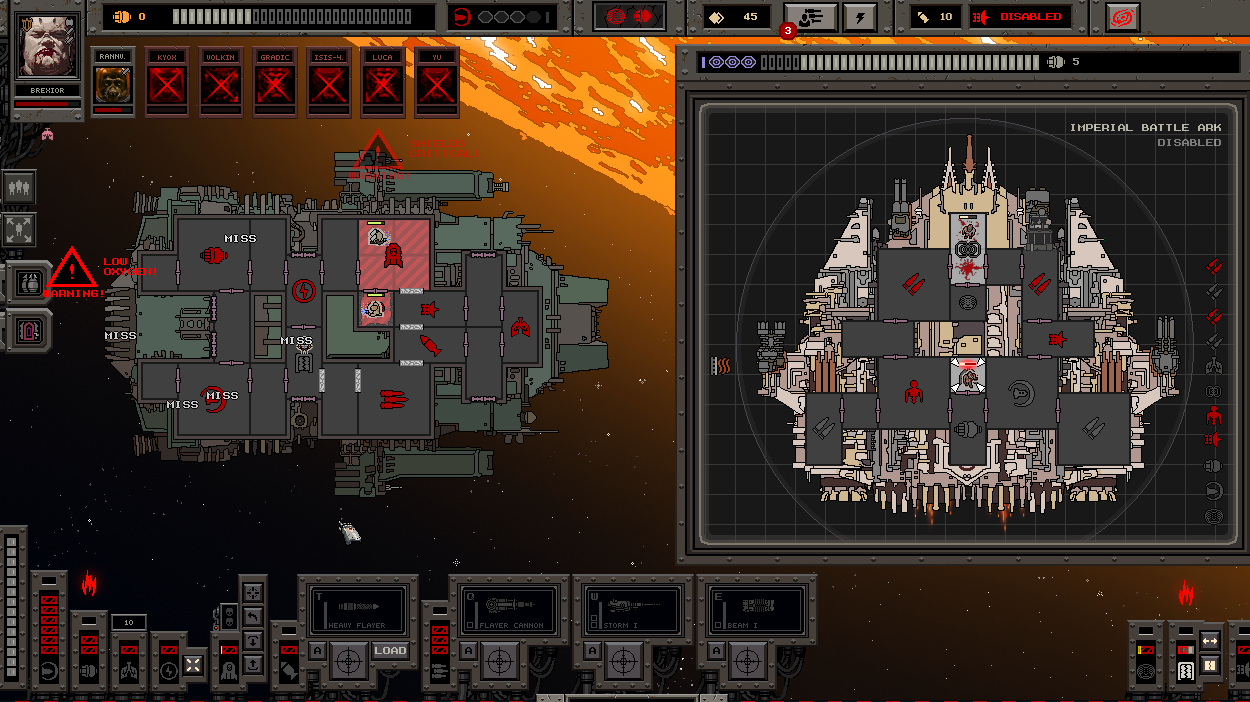Screen dimensions: 1250x702
Task: Toggle autofire on Heavy Flayer
Action: pos(316,651)
